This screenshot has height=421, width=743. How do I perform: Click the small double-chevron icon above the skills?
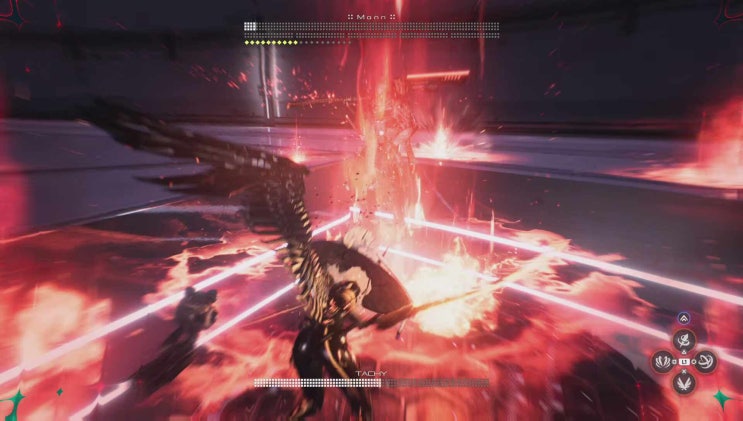coord(684,320)
